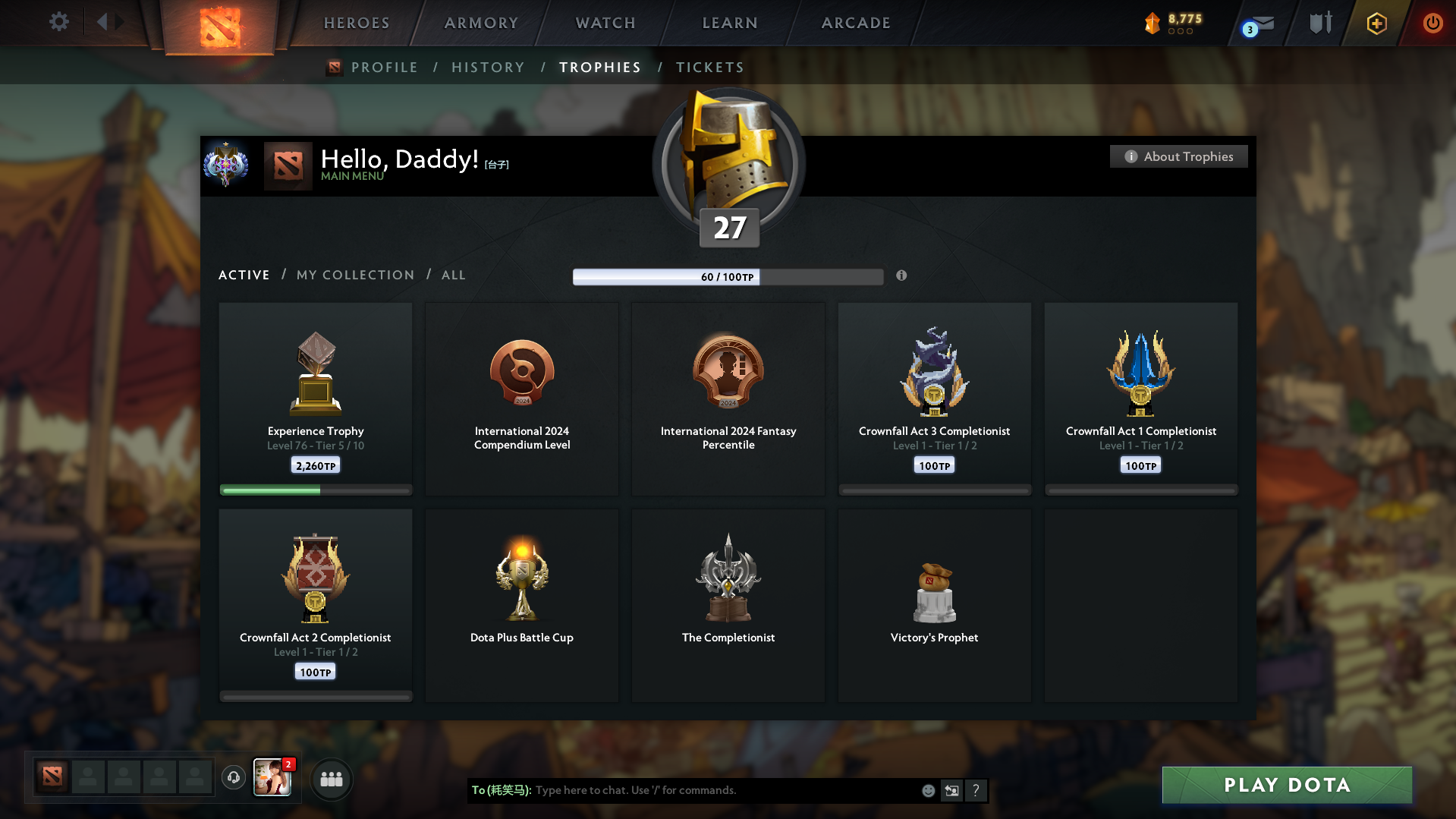The height and width of the screenshot is (819, 1456).
Task: Click the settings gear icon
Action: point(59,22)
